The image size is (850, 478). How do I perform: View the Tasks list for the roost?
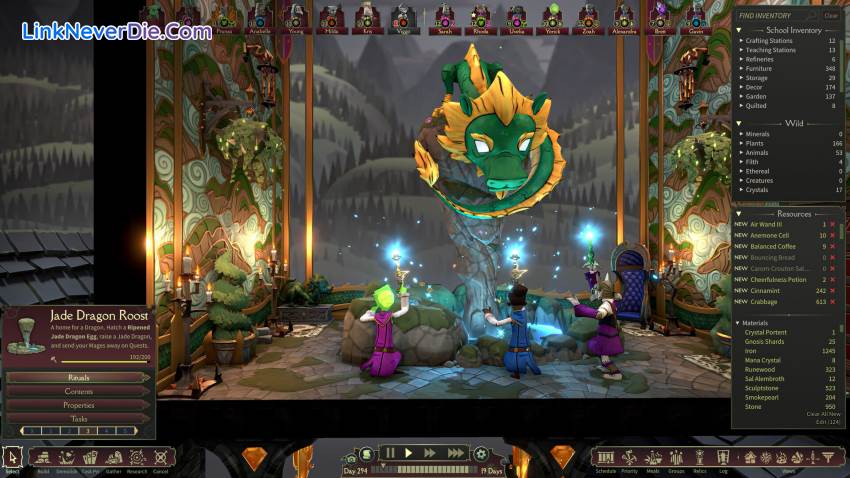click(x=79, y=419)
